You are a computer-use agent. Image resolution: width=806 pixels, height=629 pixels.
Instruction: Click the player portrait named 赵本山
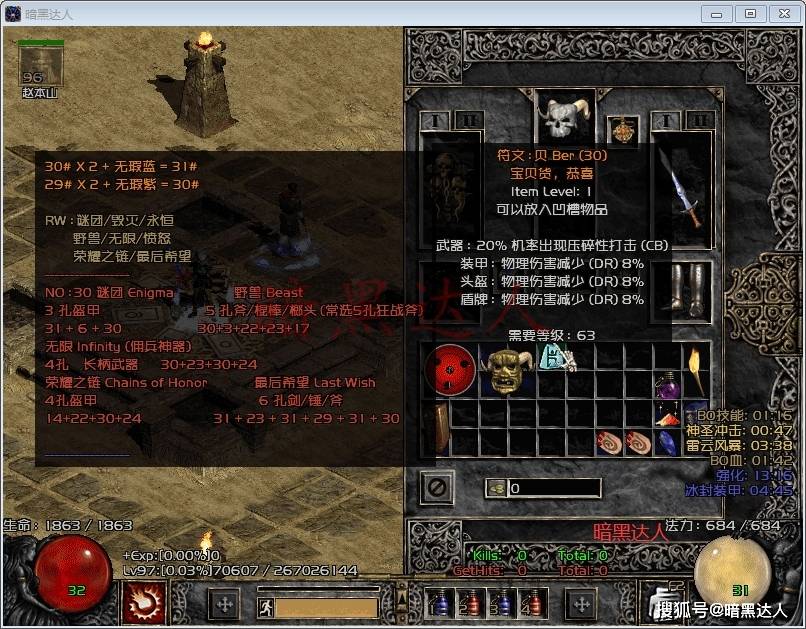(41, 66)
